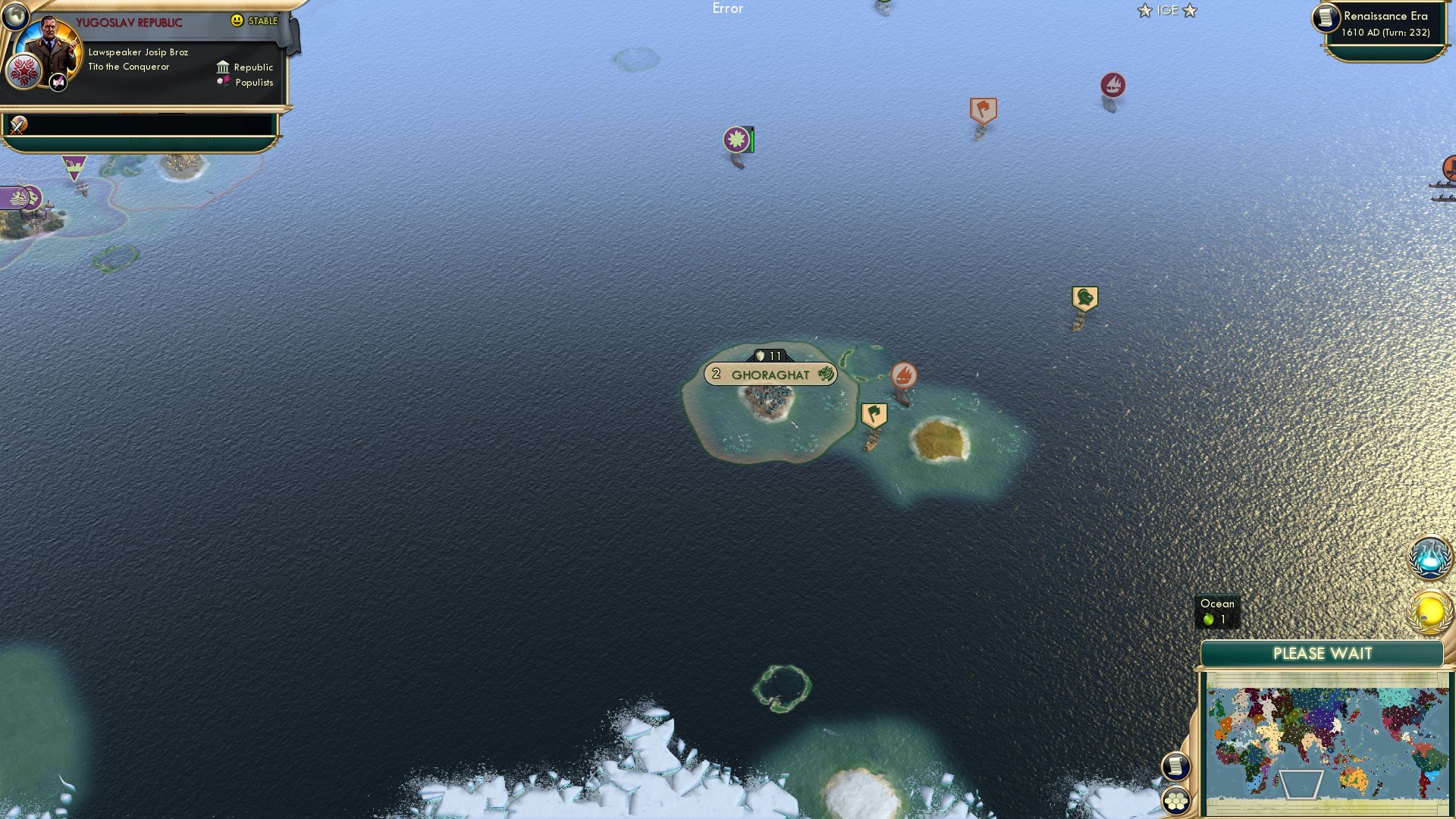Open the technology tree via the flask icon
This screenshot has height=819, width=1456.
coord(1429,557)
